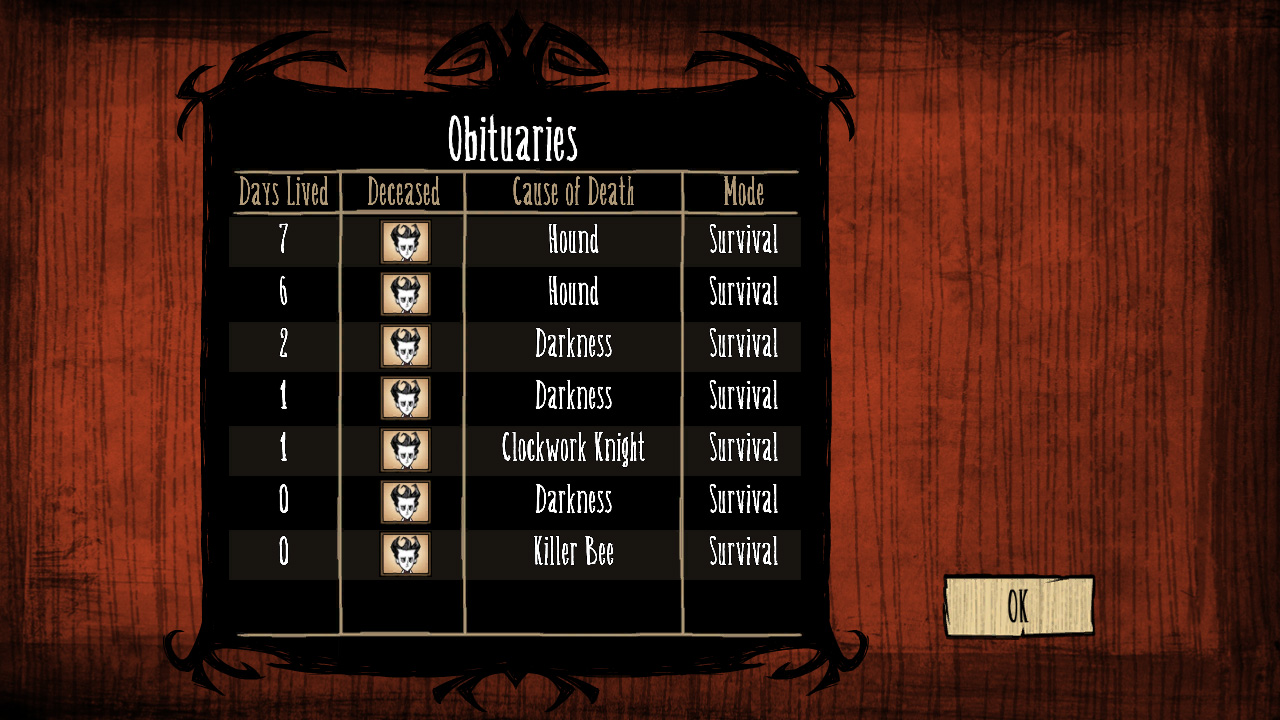The height and width of the screenshot is (720, 1280).
Task: Select the Cause of Death column header
Action: pyautogui.click(x=572, y=194)
